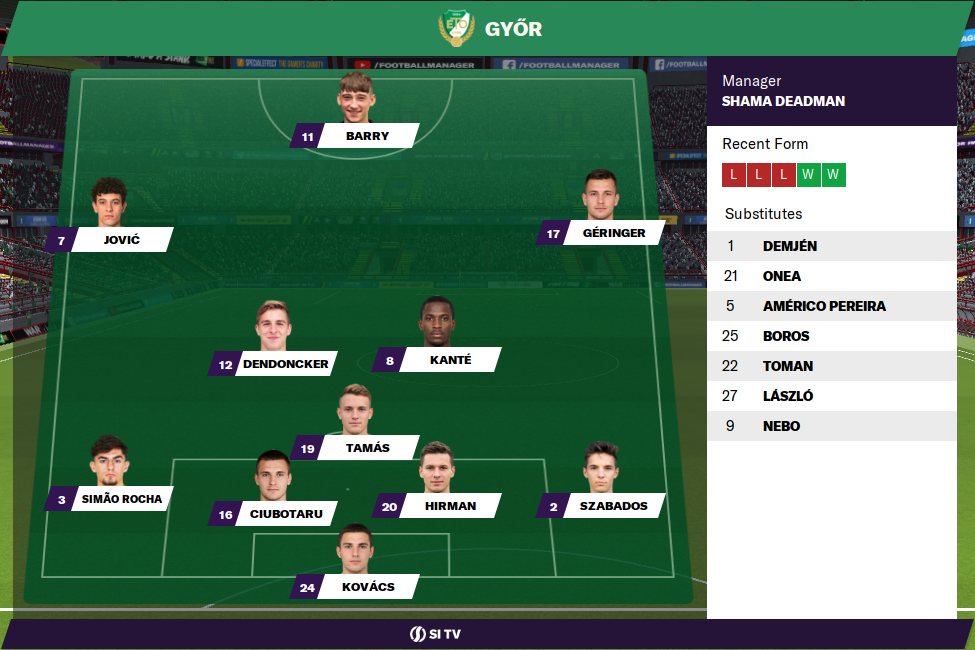The width and height of the screenshot is (975, 650).
Task: Select goalkeeper Kovács's label
Action: click(x=367, y=587)
